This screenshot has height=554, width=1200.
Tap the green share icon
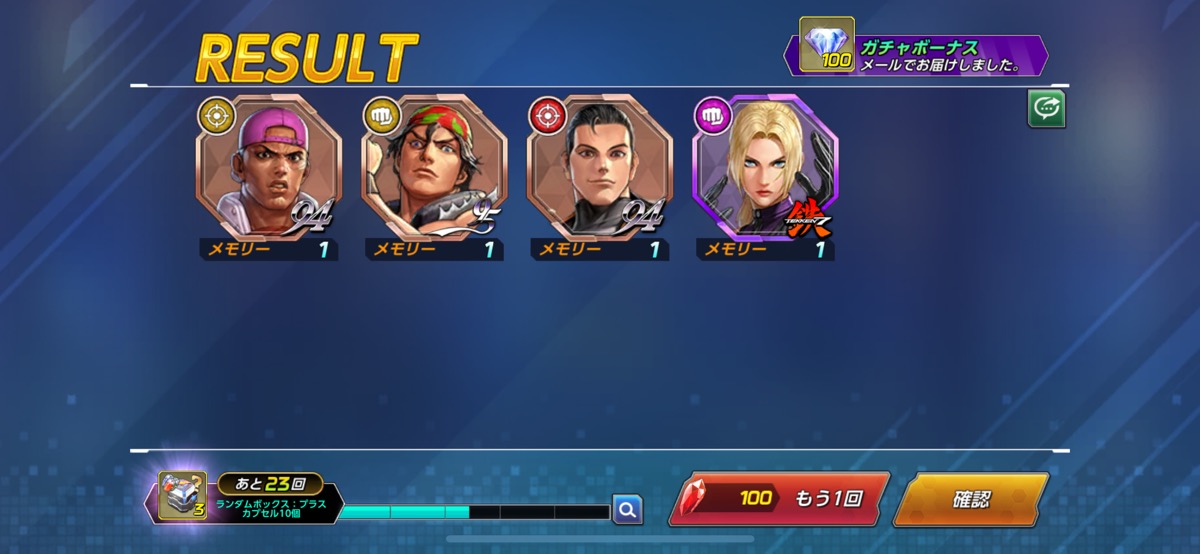coord(1046,110)
